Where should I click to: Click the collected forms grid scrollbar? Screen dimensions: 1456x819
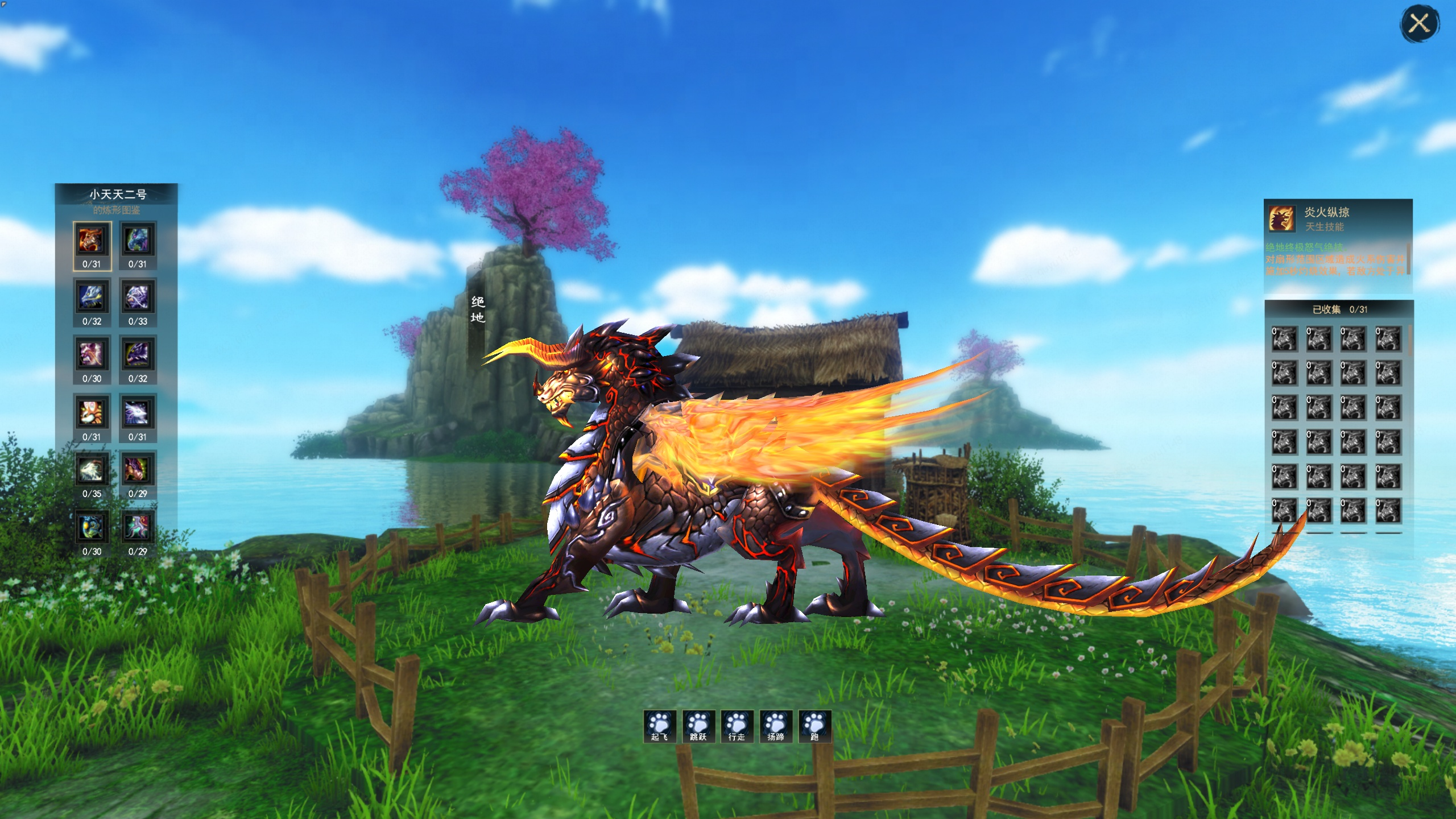point(1409,341)
